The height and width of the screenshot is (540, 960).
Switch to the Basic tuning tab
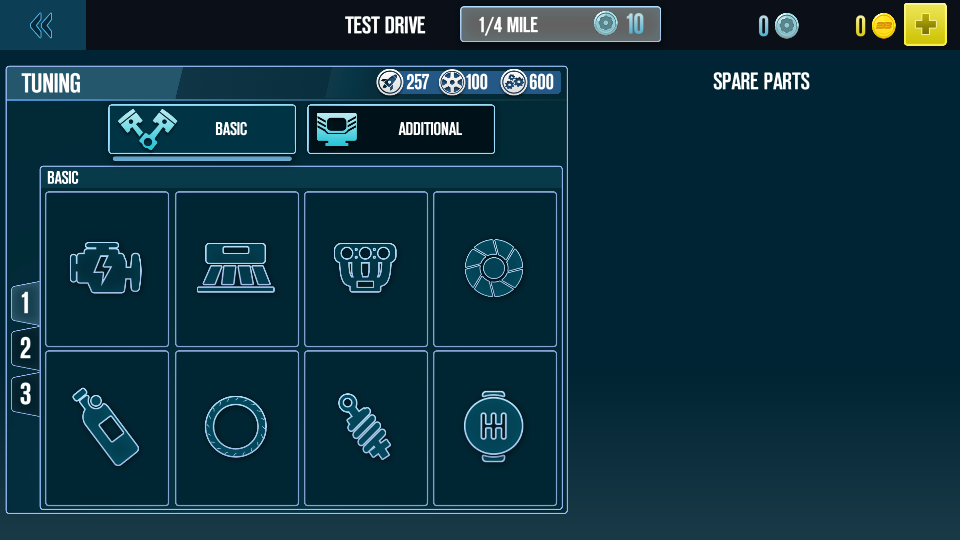pos(202,129)
